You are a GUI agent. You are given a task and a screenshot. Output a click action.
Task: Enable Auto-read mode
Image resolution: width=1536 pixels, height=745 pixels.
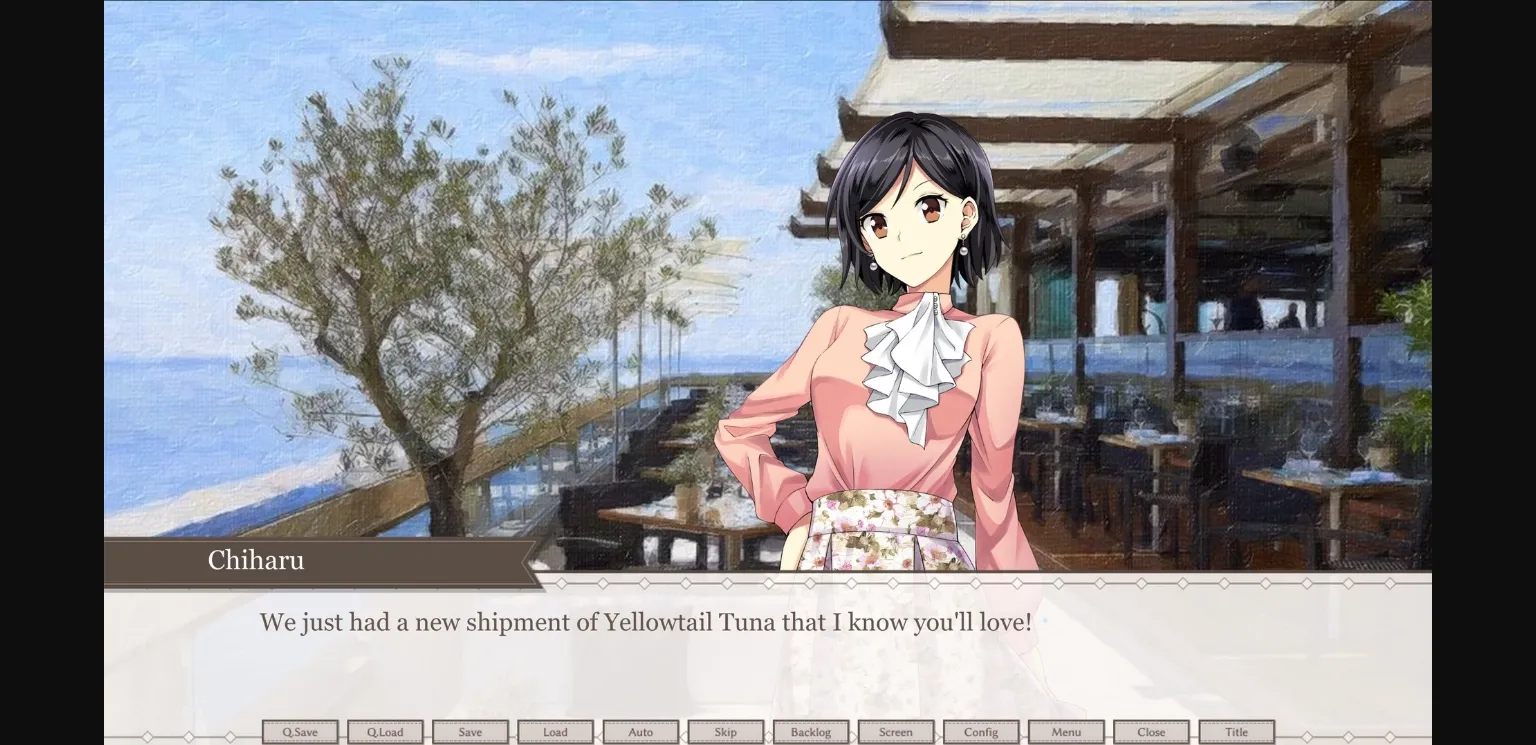(641, 731)
